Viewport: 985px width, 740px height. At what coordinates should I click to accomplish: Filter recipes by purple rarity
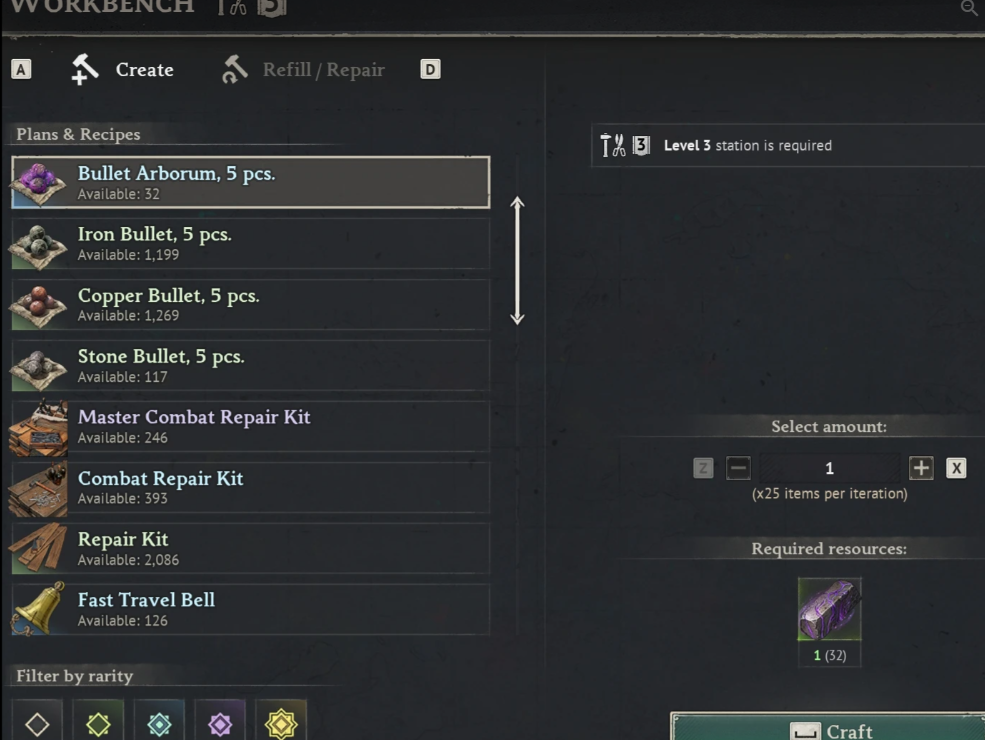(220, 723)
